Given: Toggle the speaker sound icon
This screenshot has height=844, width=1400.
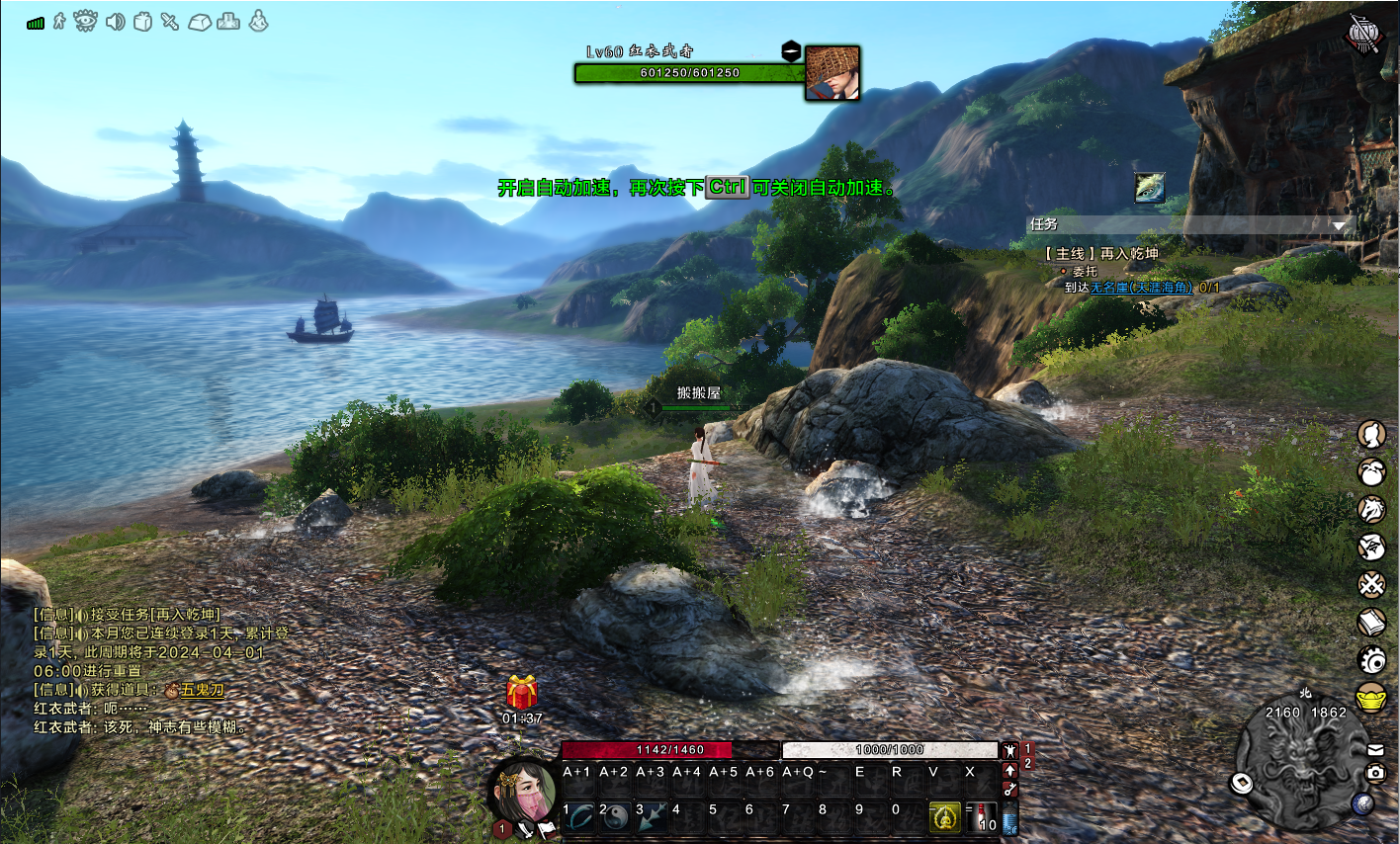Looking at the screenshot, I should pos(115,21).
